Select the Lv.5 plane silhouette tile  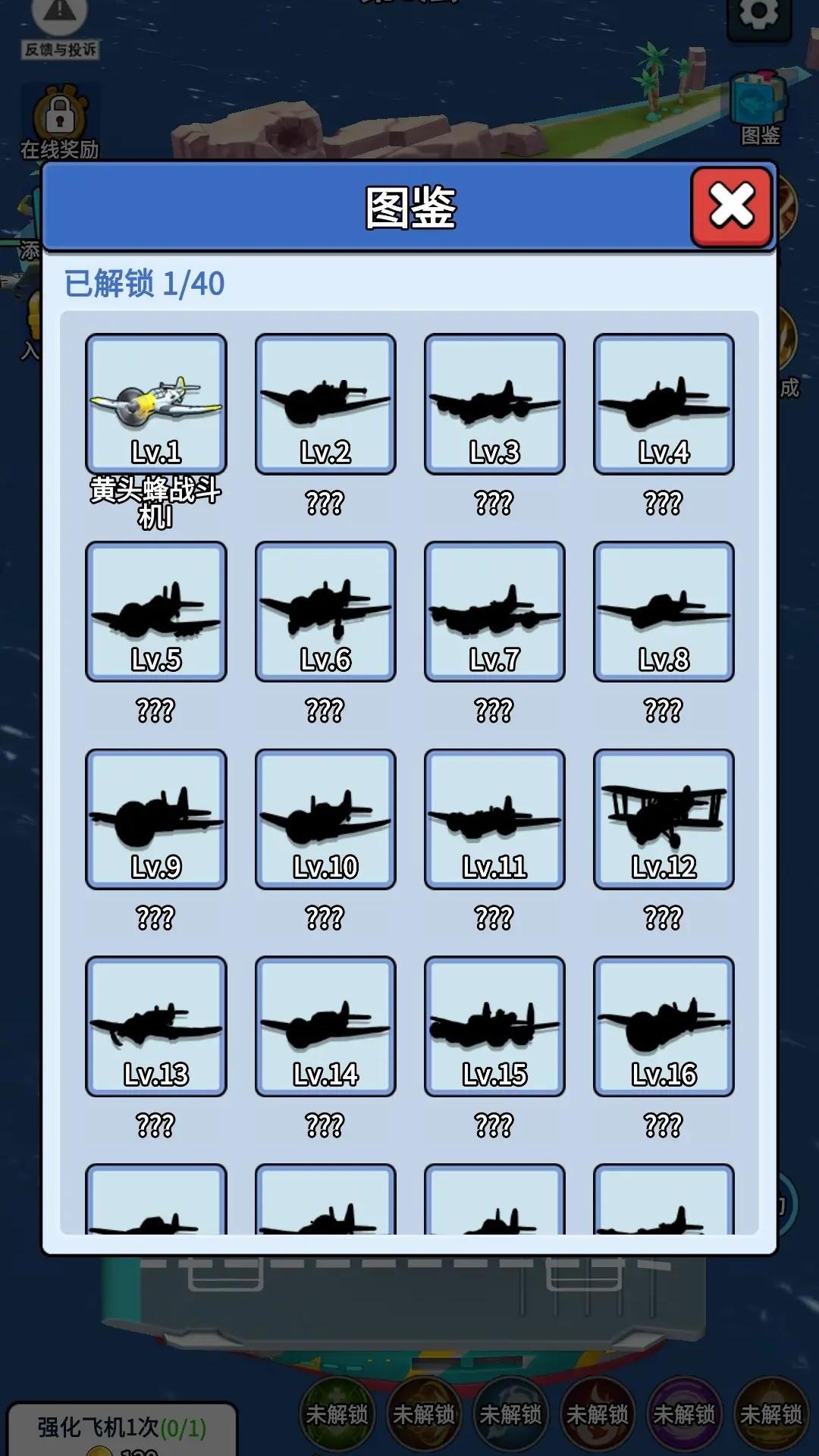pyautogui.click(x=156, y=611)
